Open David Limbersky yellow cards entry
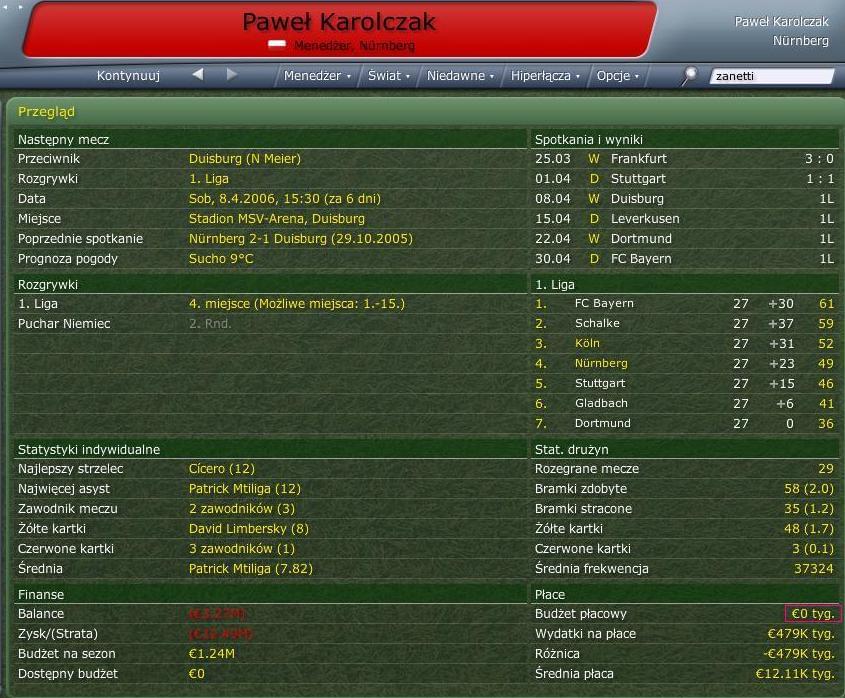The image size is (845, 698). point(248,529)
